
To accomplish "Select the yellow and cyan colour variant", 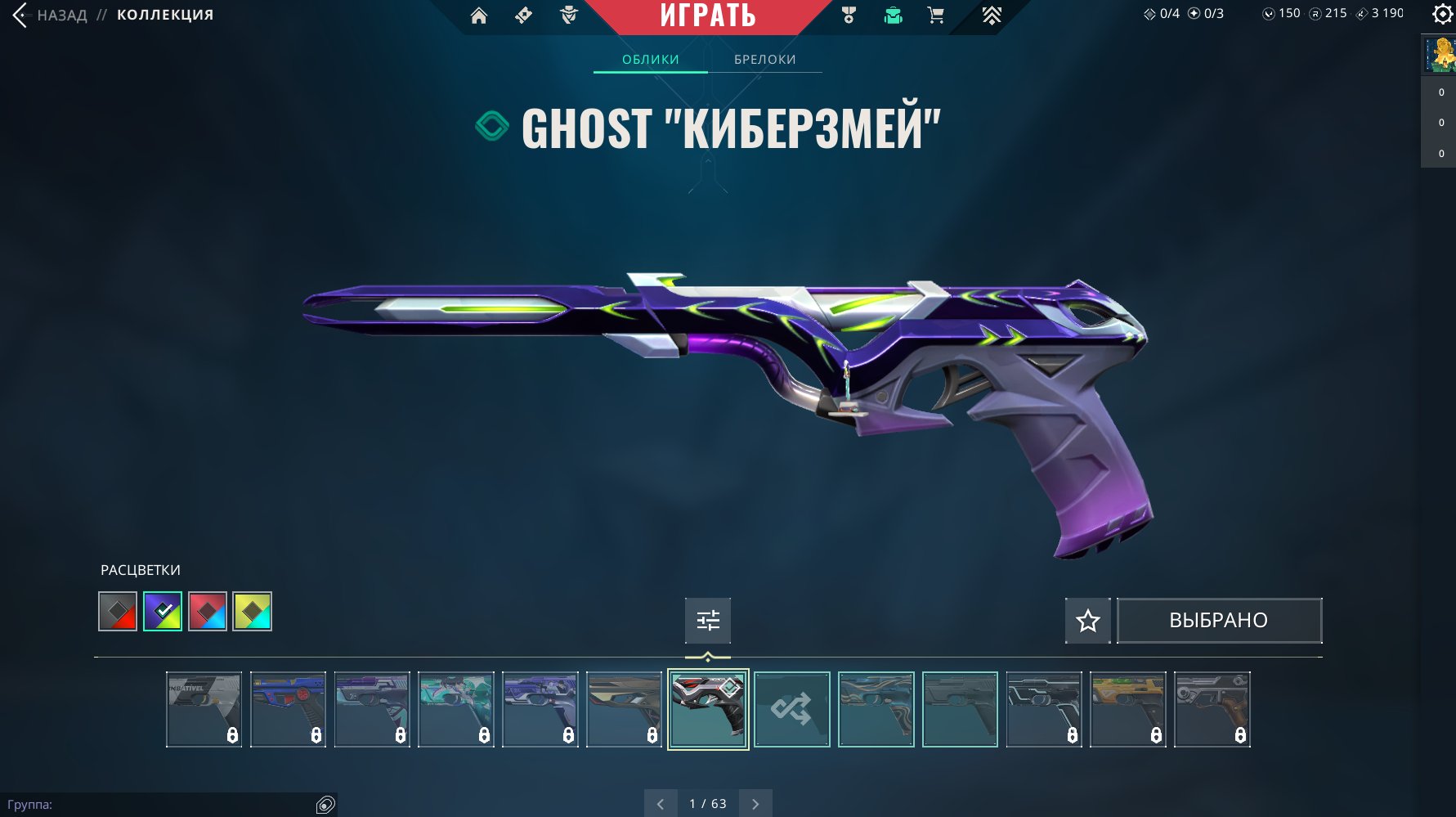I will (x=253, y=612).
